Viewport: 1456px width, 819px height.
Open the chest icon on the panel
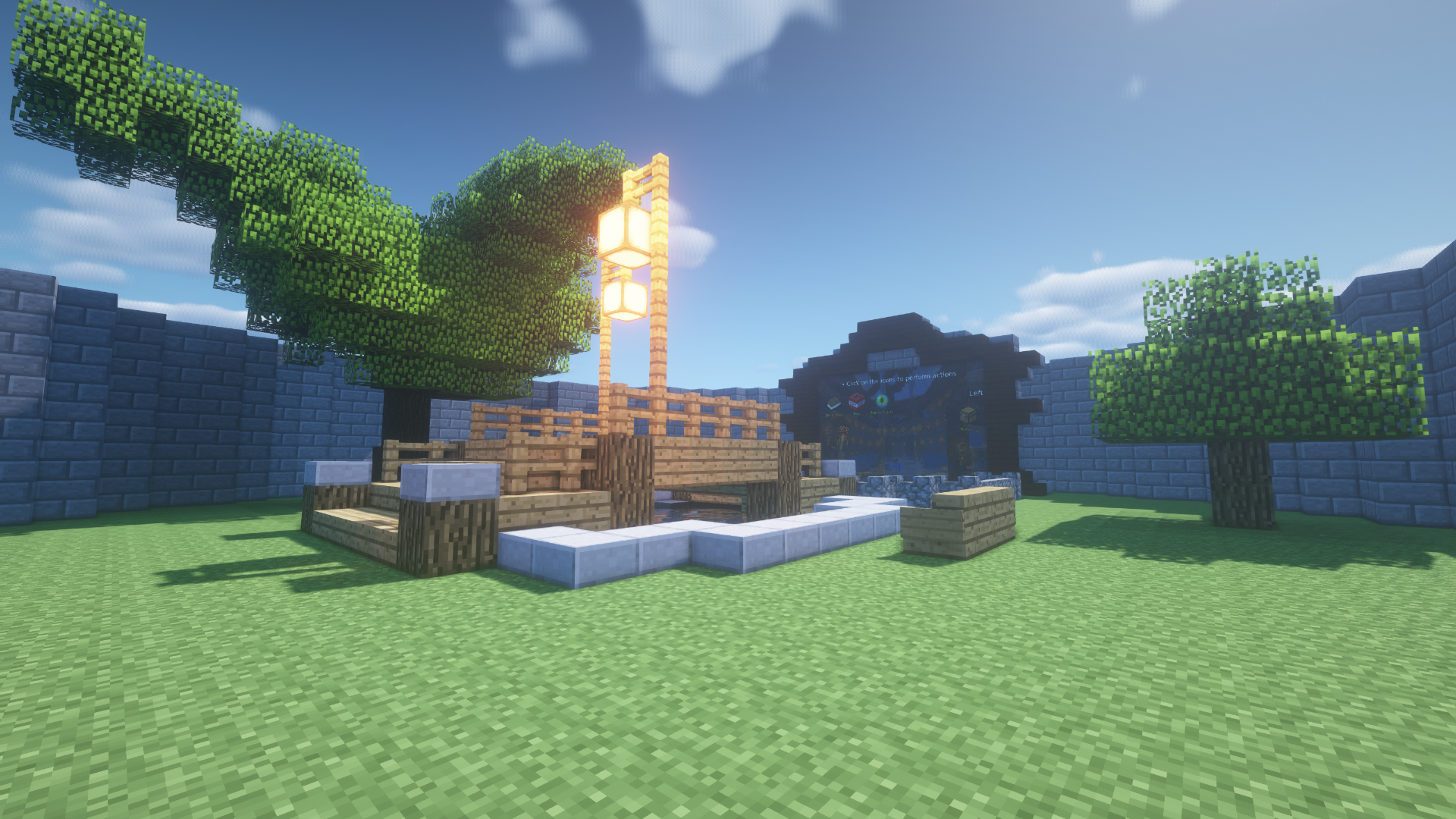pyautogui.click(x=968, y=414)
